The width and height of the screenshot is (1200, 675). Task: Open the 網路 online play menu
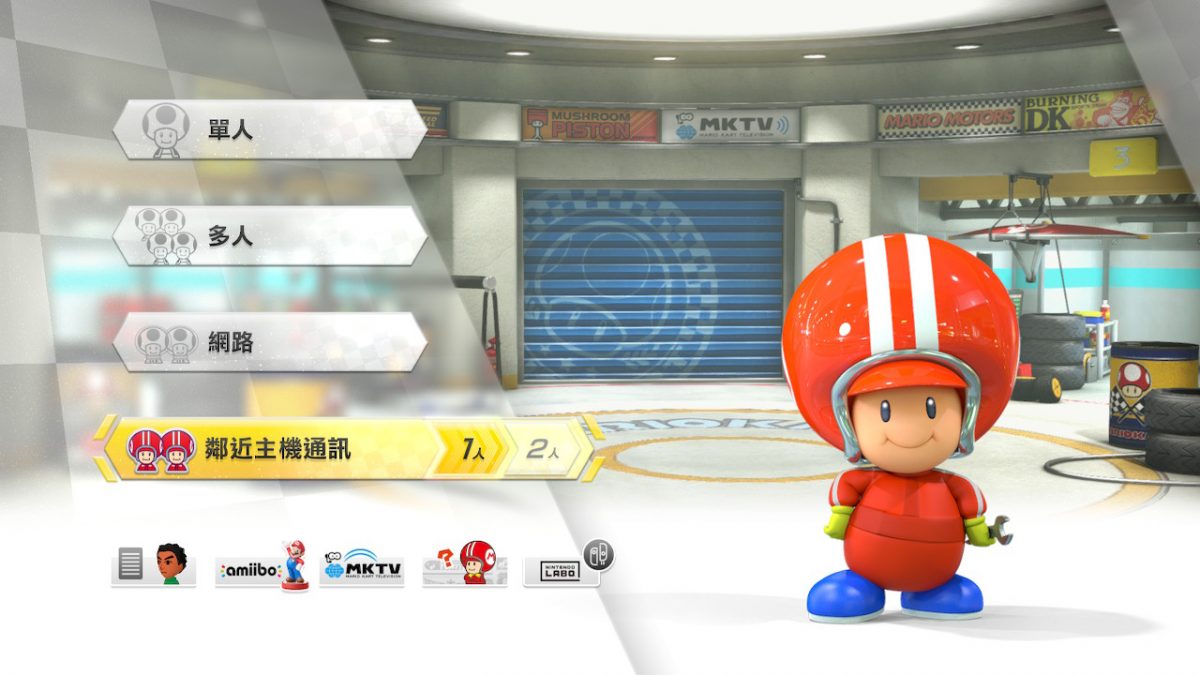[270, 342]
